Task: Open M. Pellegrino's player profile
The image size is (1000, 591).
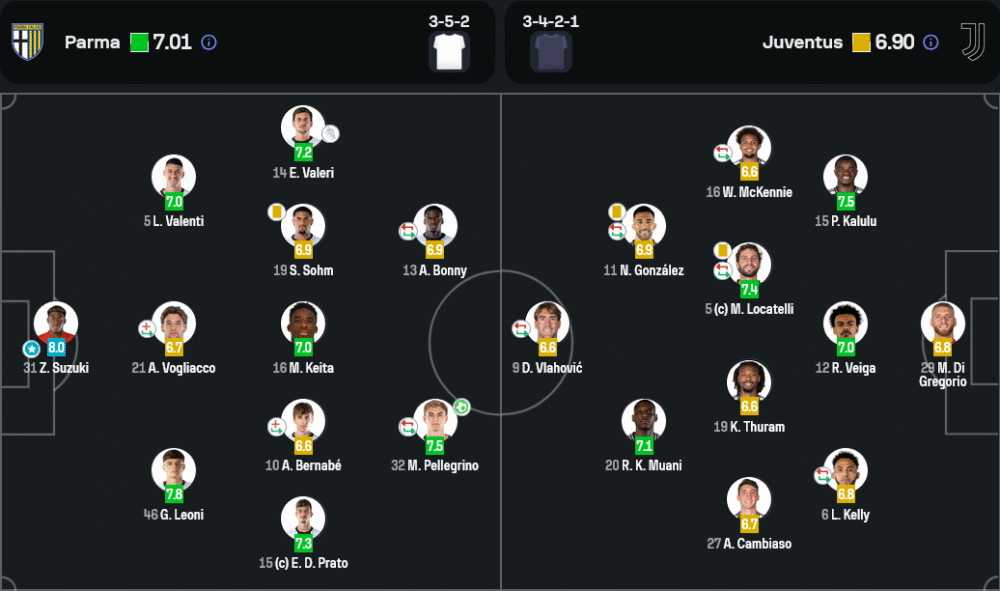Action: coord(435,421)
